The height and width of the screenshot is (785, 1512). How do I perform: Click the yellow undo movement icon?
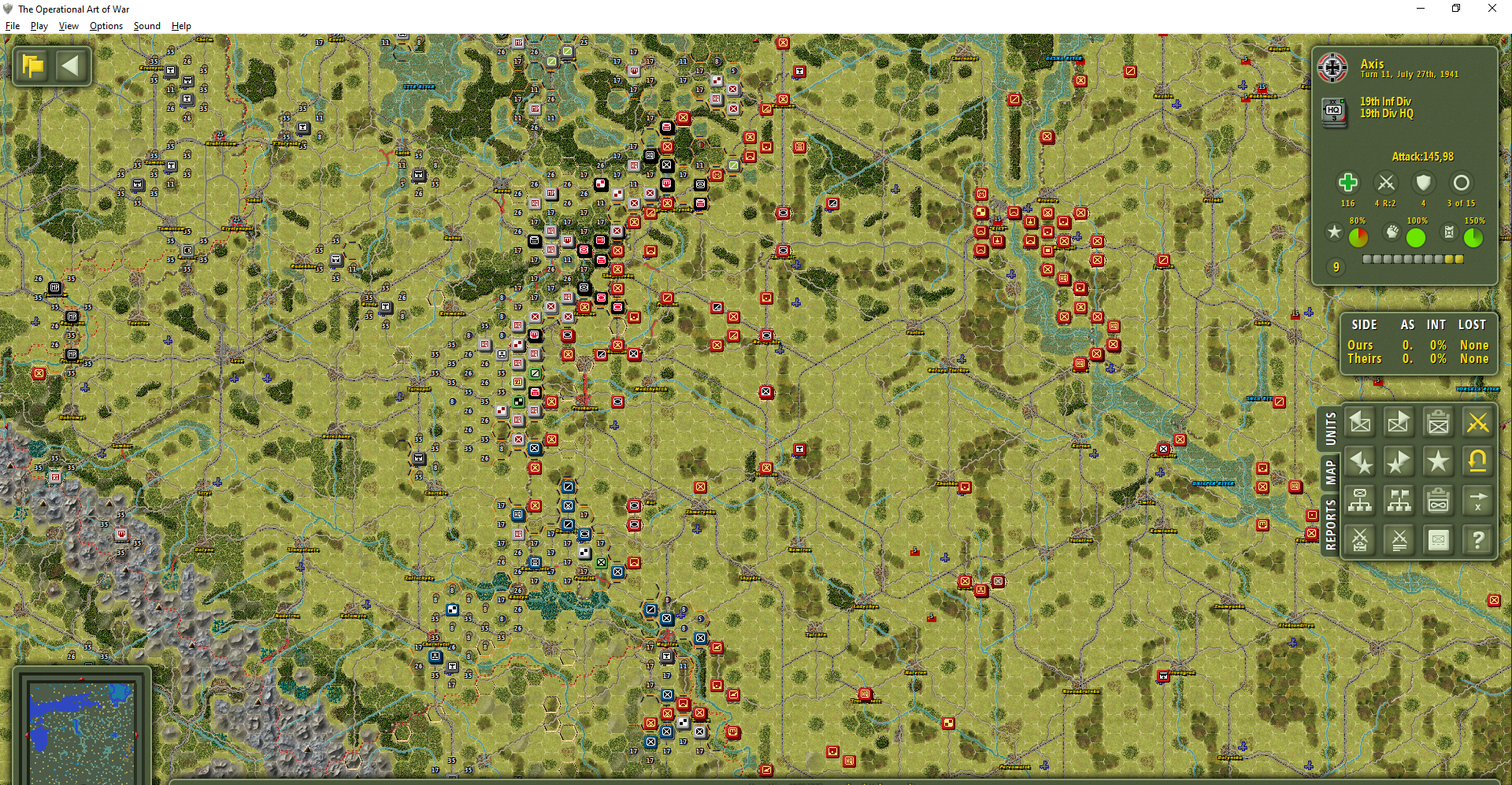(1478, 462)
